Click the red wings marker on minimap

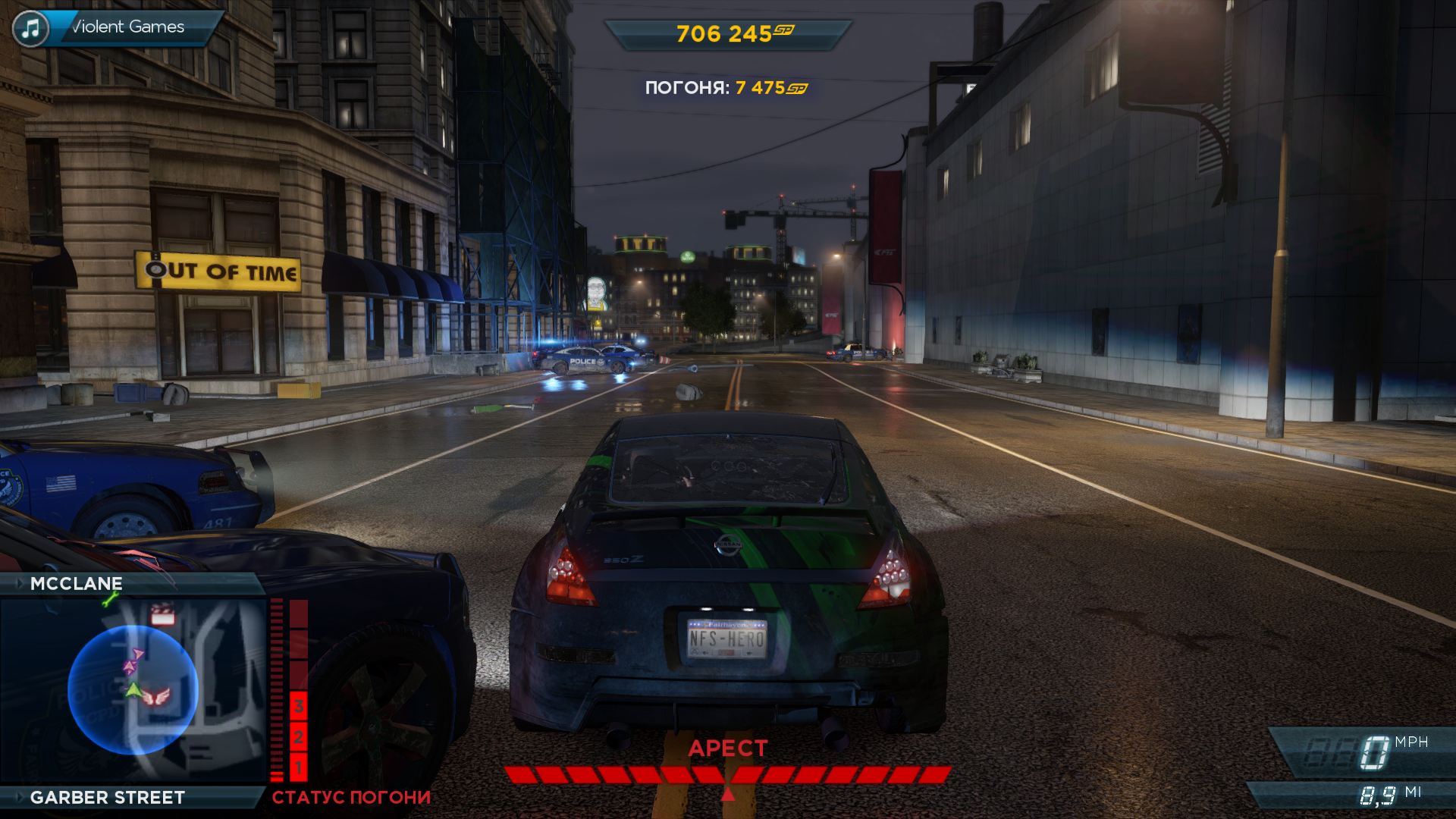pyautogui.click(x=157, y=696)
